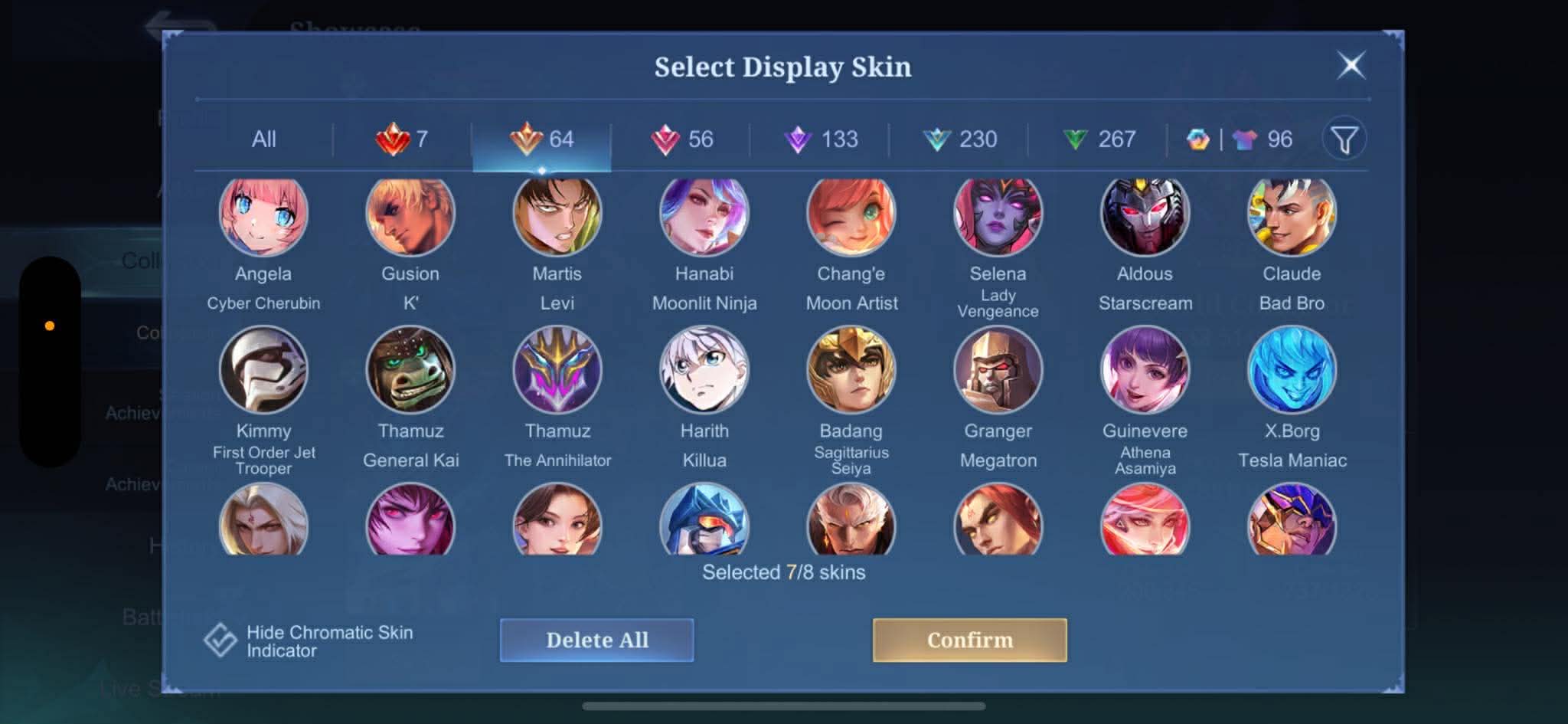
Task: Toggle Hide Chromatic Skin Indicator
Action: pyautogui.click(x=220, y=640)
